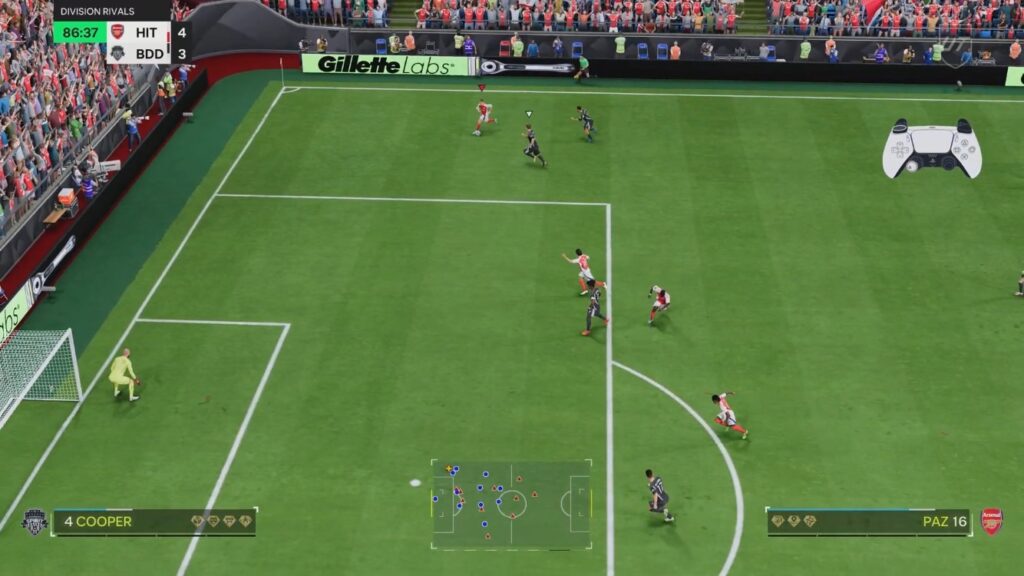Click the white controller overlay icon
Image resolution: width=1024 pixels, height=576 pixels.
931,148
